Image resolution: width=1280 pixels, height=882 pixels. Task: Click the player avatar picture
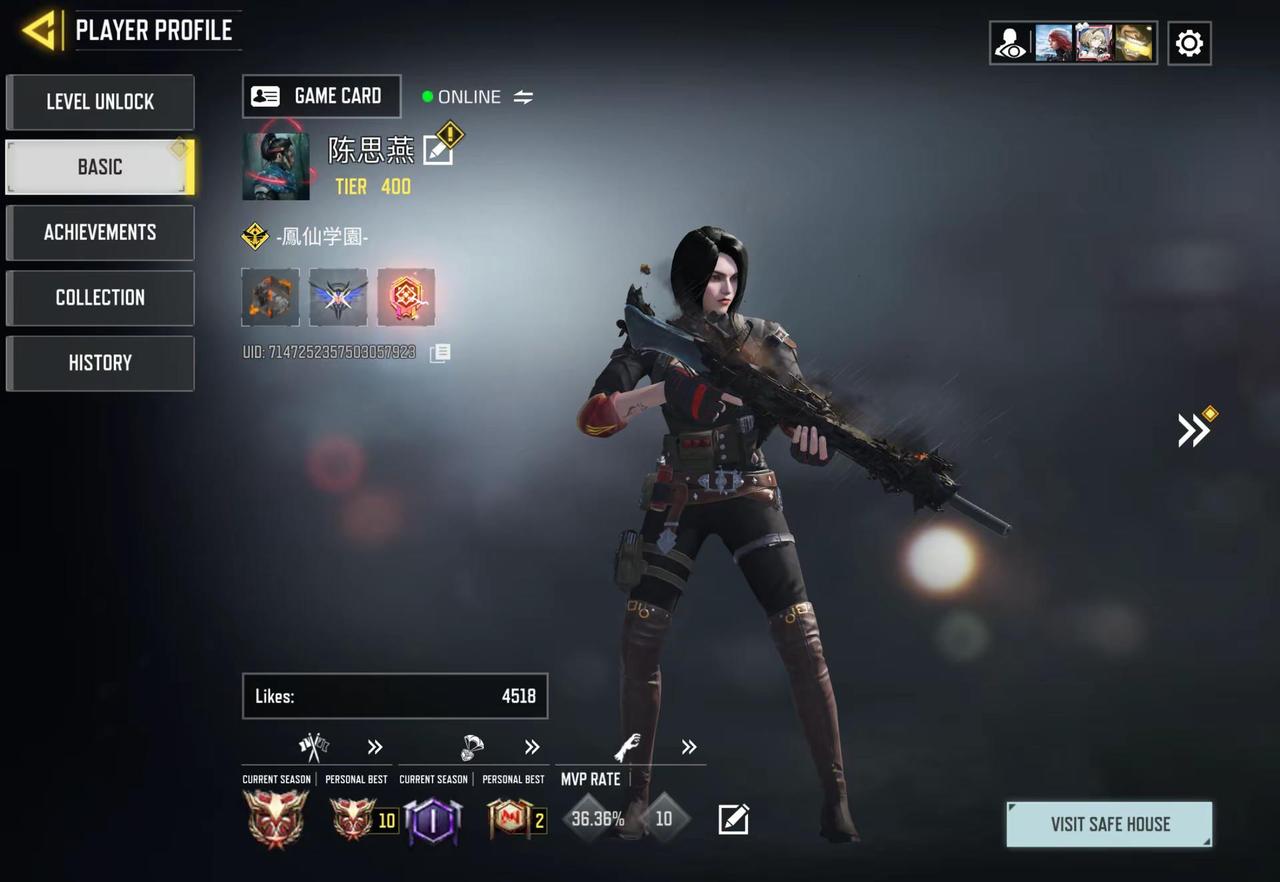click(x=276, y=166)
